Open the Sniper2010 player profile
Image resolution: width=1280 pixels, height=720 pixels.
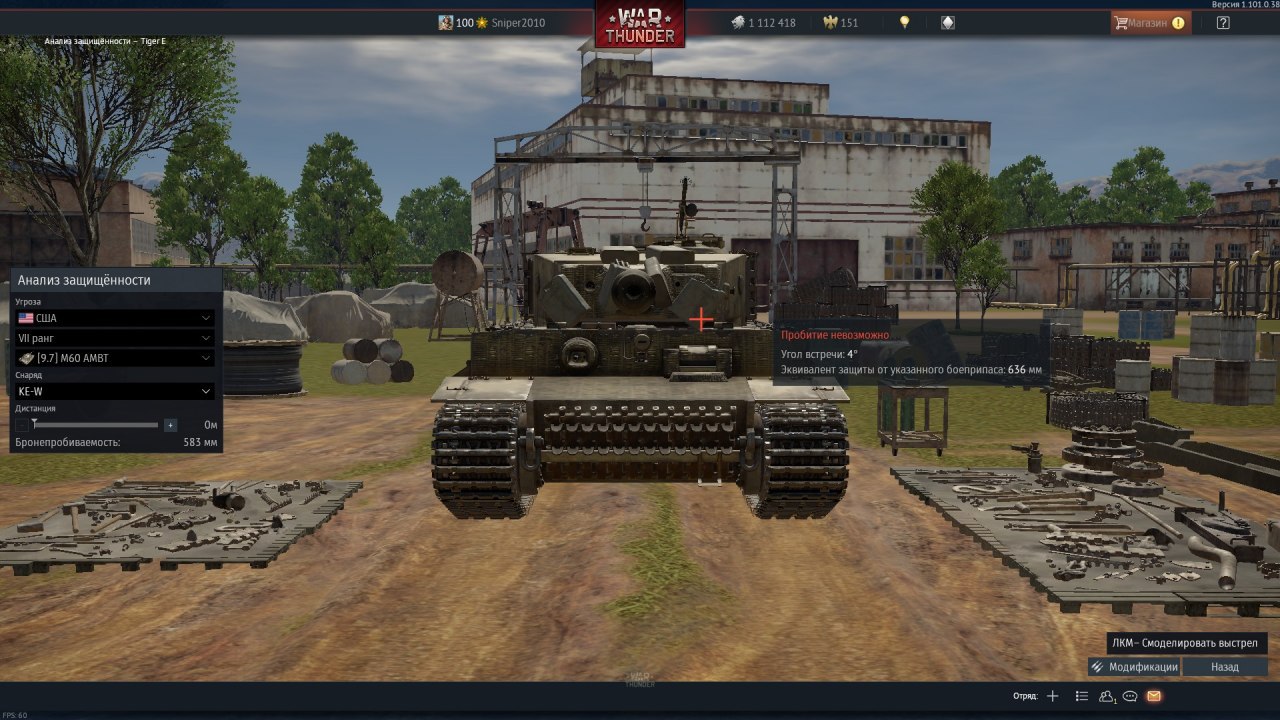click(518, 22)
